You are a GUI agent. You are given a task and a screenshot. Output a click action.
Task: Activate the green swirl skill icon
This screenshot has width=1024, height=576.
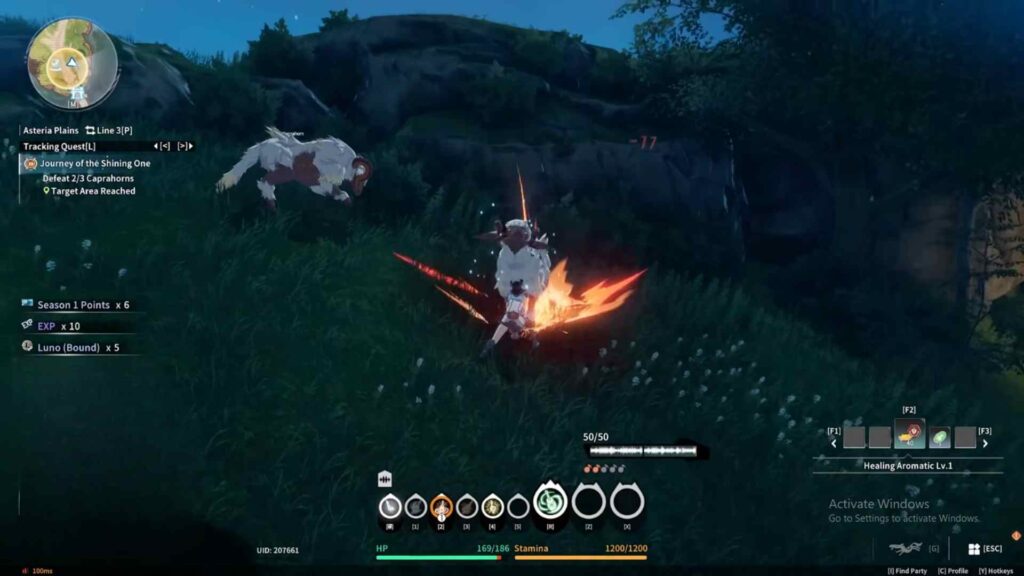(549, 501)
